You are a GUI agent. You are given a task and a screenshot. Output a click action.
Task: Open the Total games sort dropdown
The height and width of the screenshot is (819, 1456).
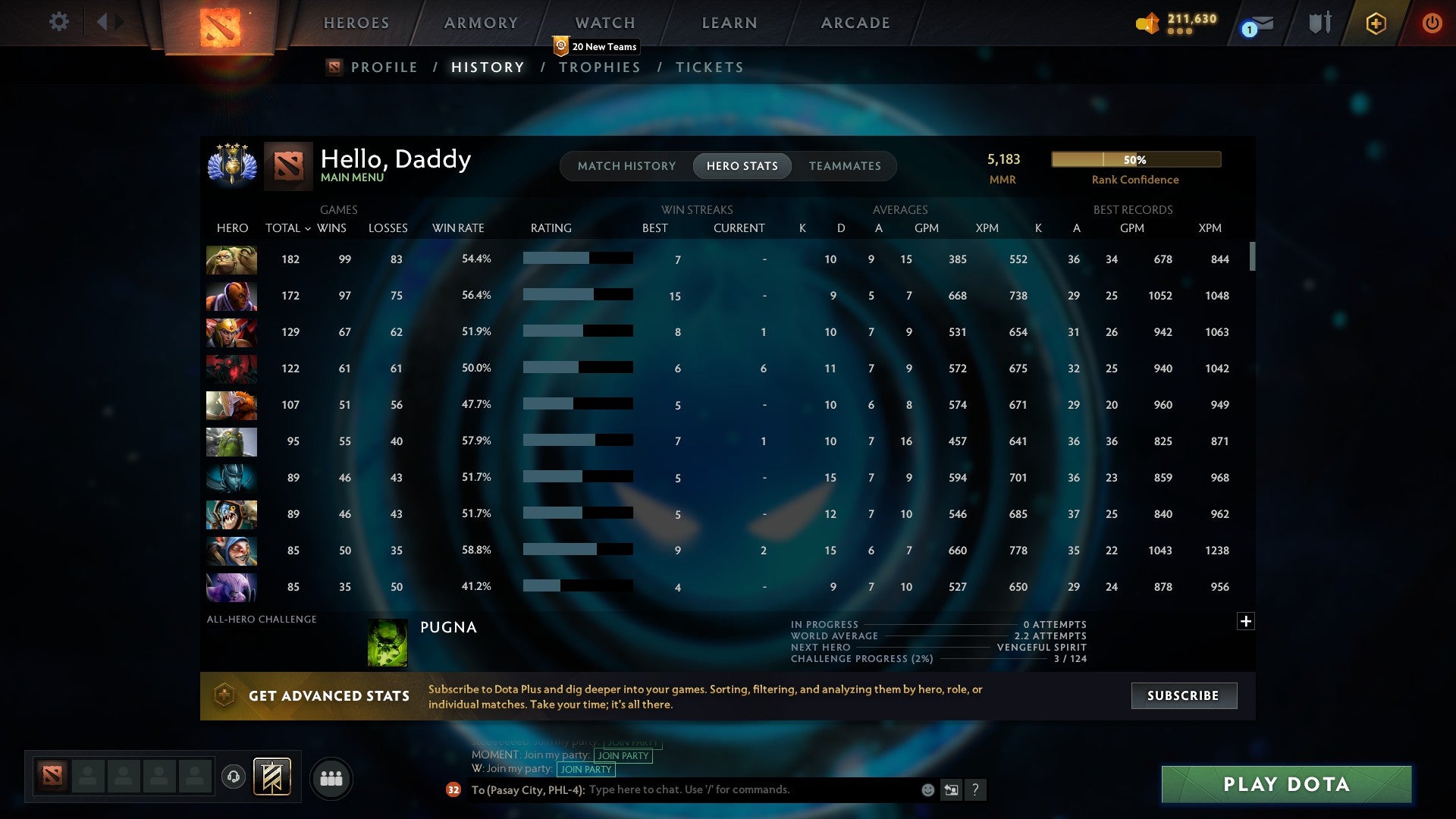[x=288, y=227]
